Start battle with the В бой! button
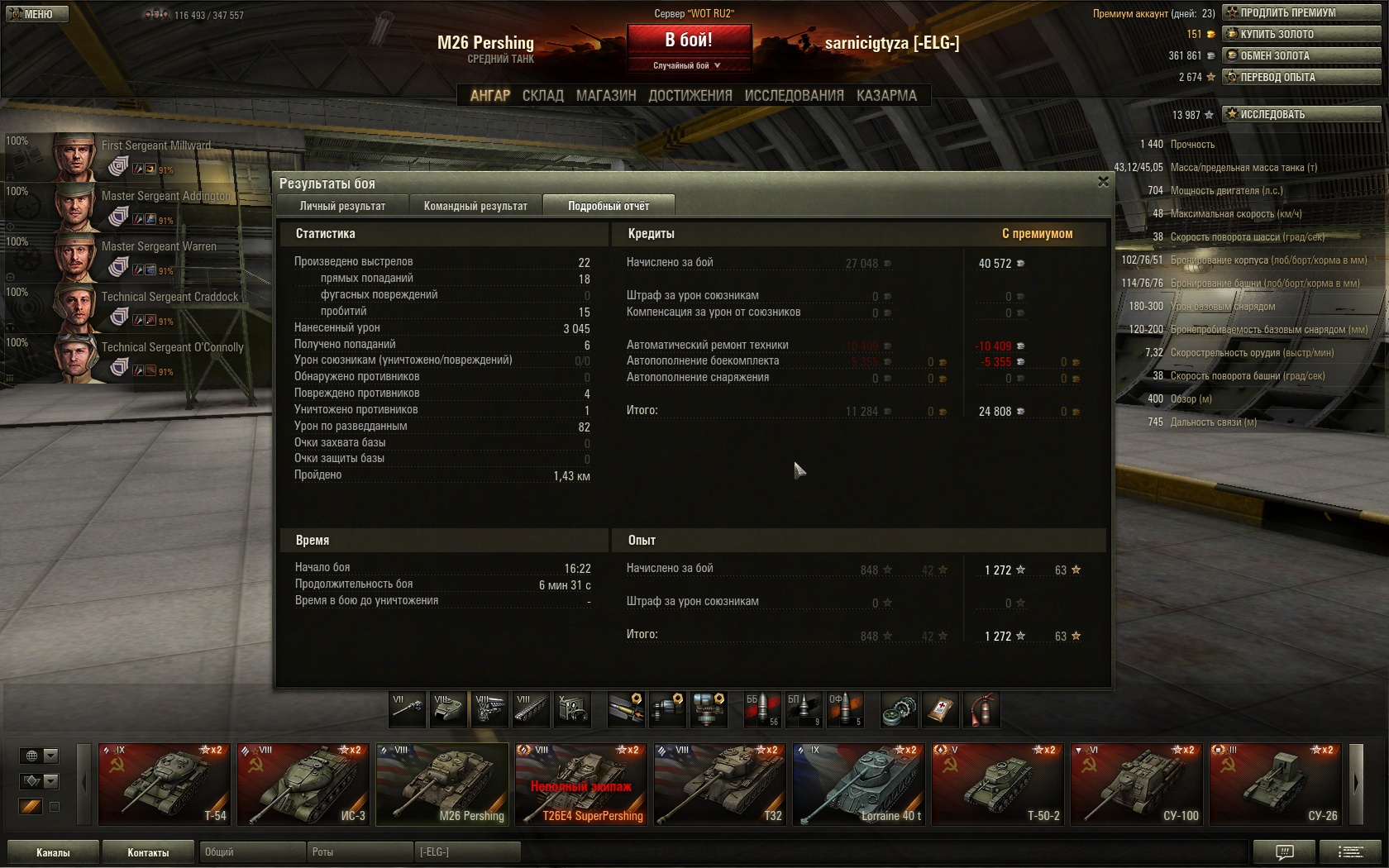 (689, 40)
